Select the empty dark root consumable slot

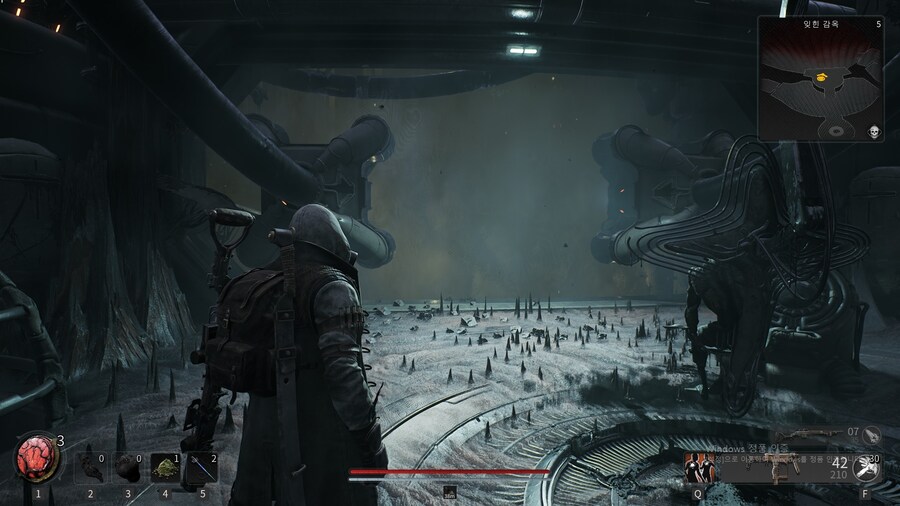click(x=90, y=467)
